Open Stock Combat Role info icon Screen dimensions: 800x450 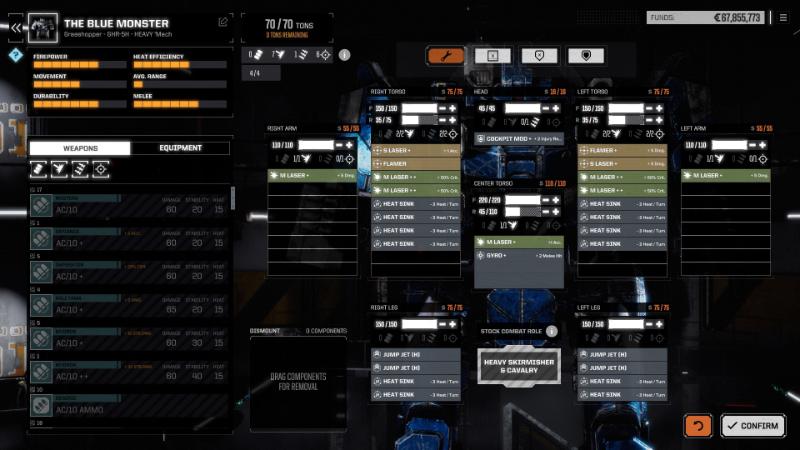(551, 331)
